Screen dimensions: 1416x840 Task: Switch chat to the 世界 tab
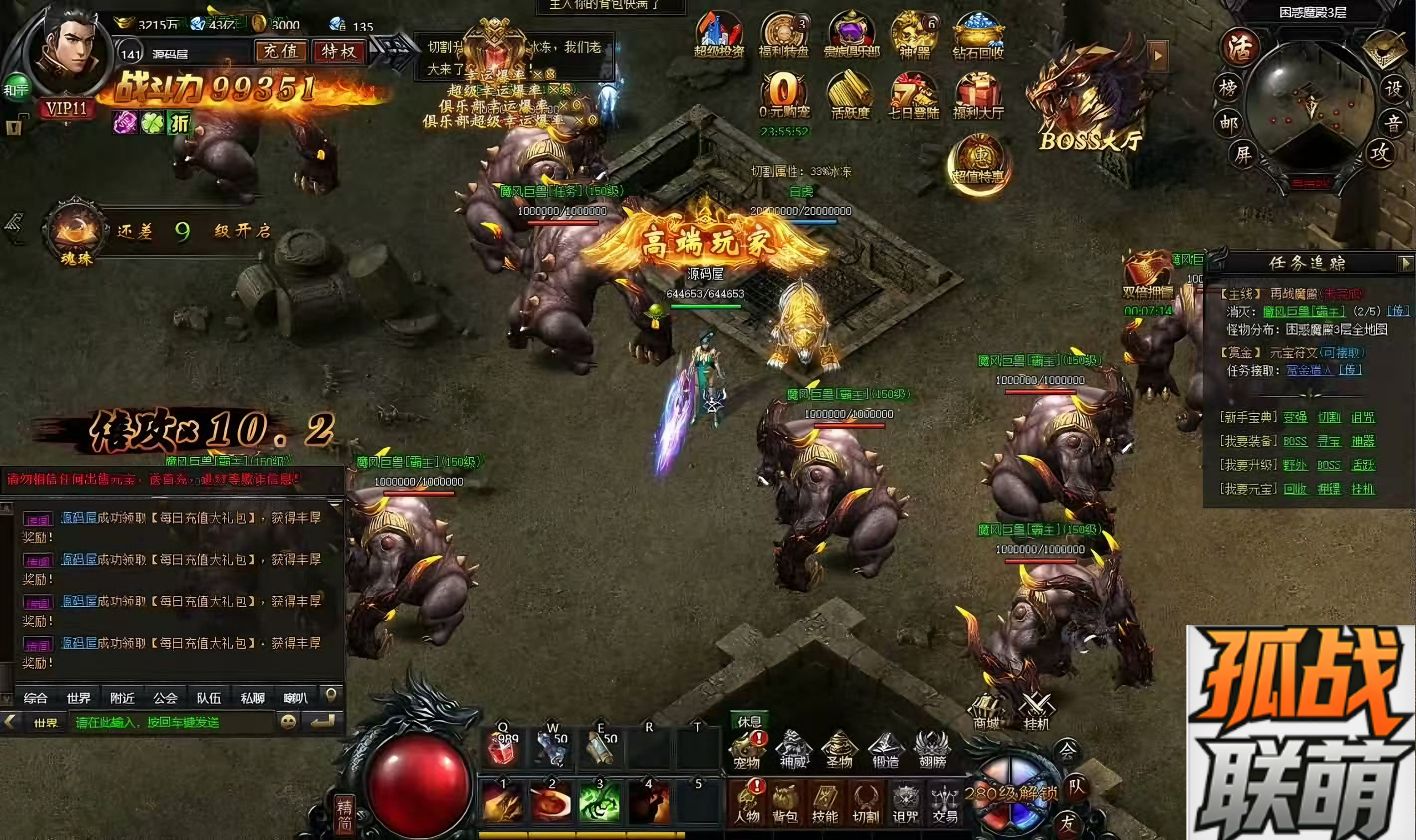coord(78,698)
